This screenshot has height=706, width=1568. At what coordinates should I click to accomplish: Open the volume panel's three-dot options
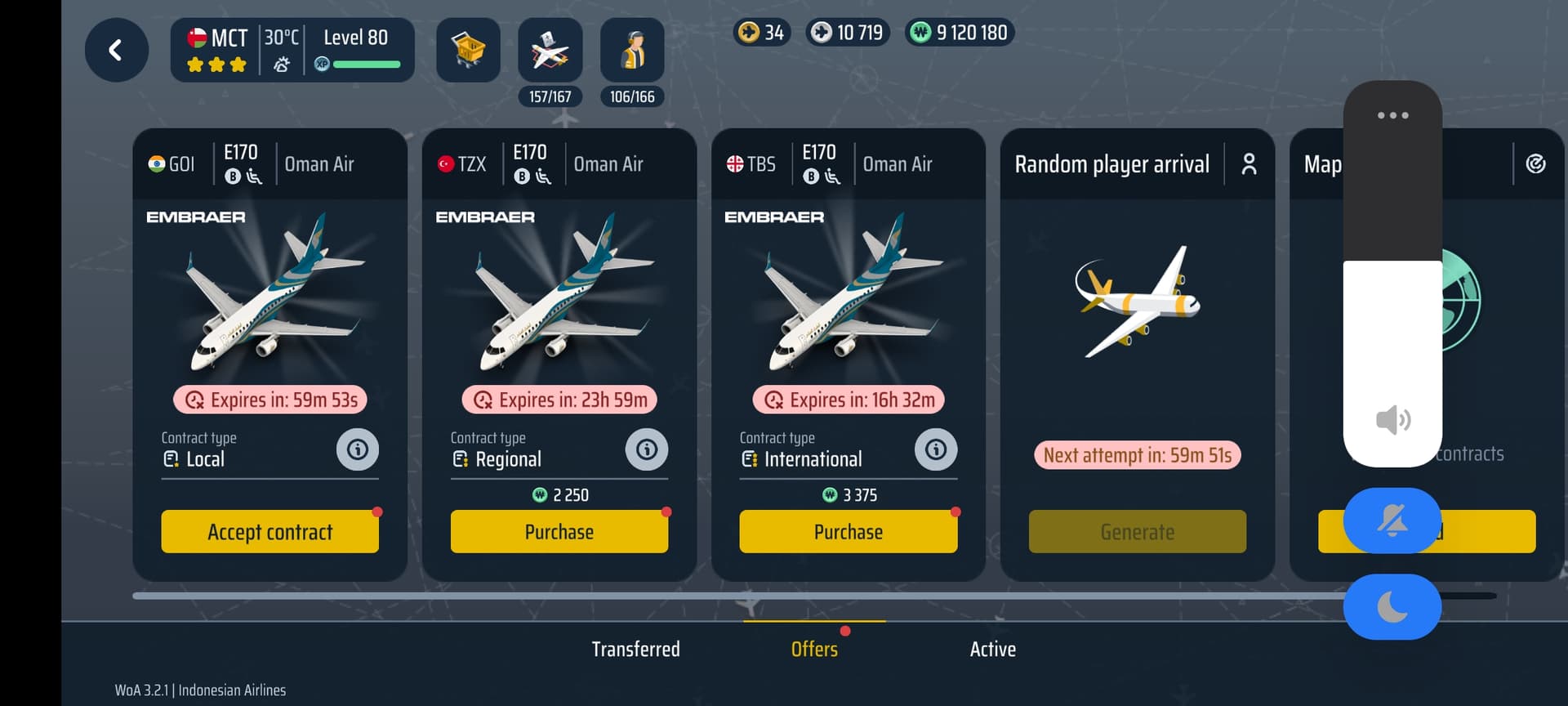pyautogui.click(x=1392, y=115)
